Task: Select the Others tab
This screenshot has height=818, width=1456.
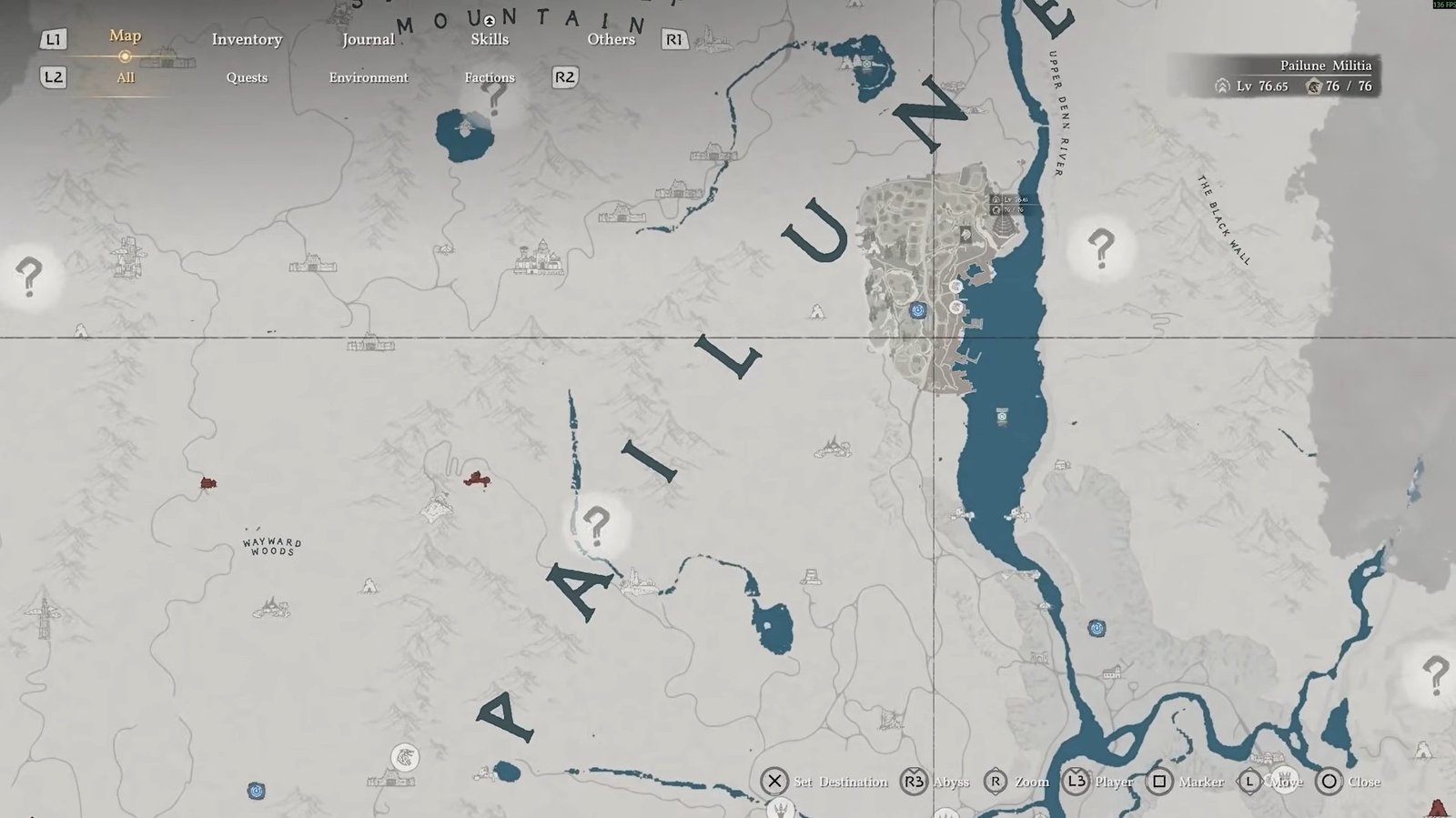Action: (x=611, y=39)
